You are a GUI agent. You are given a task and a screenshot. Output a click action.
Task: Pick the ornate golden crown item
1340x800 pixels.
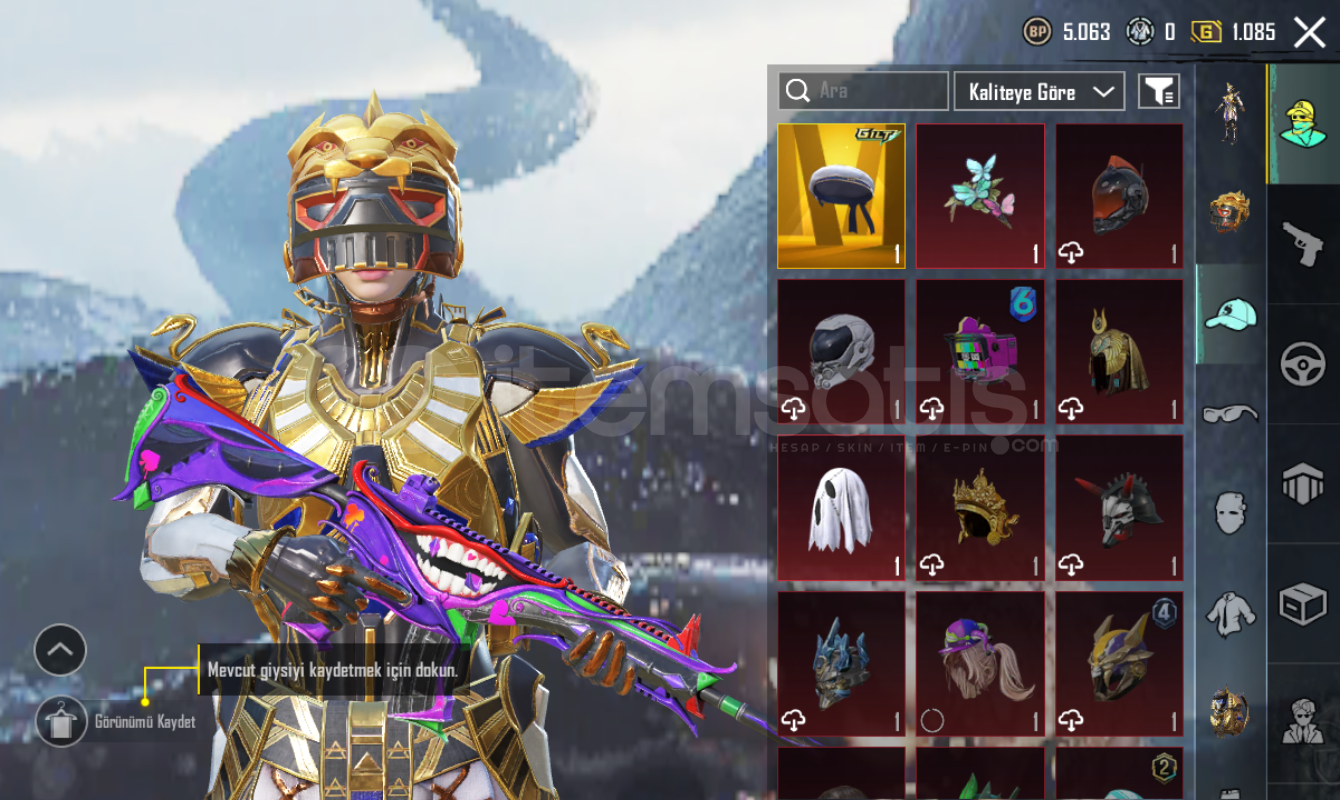pos(980,508)
